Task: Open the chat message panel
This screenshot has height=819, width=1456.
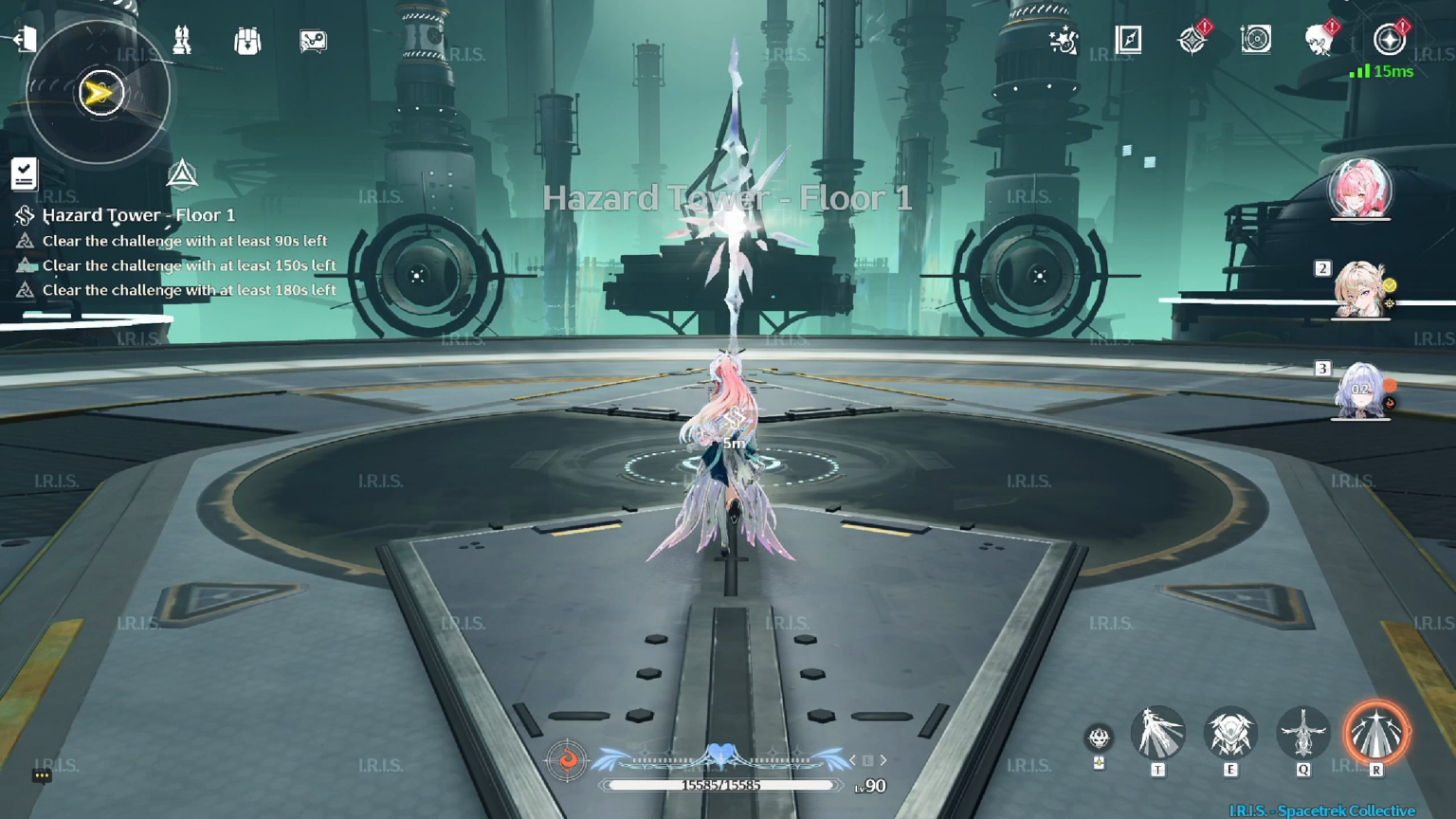Action: (311, 42)
